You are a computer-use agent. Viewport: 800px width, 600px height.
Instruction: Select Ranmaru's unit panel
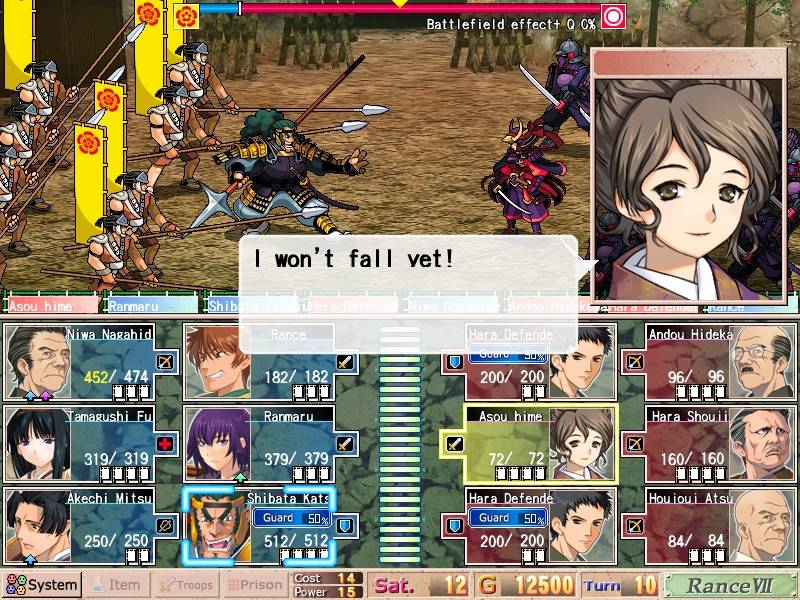pos(270,444)
